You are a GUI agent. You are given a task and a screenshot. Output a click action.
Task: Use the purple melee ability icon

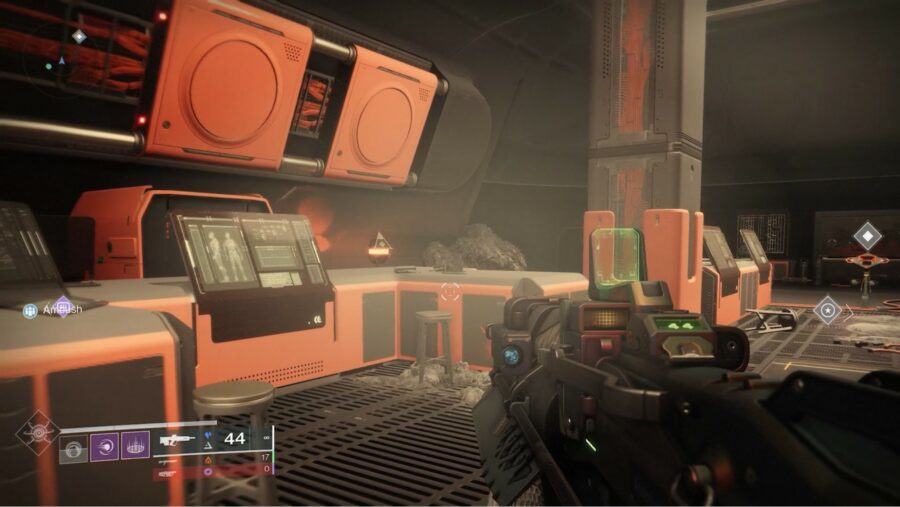[x=104, y=446]
